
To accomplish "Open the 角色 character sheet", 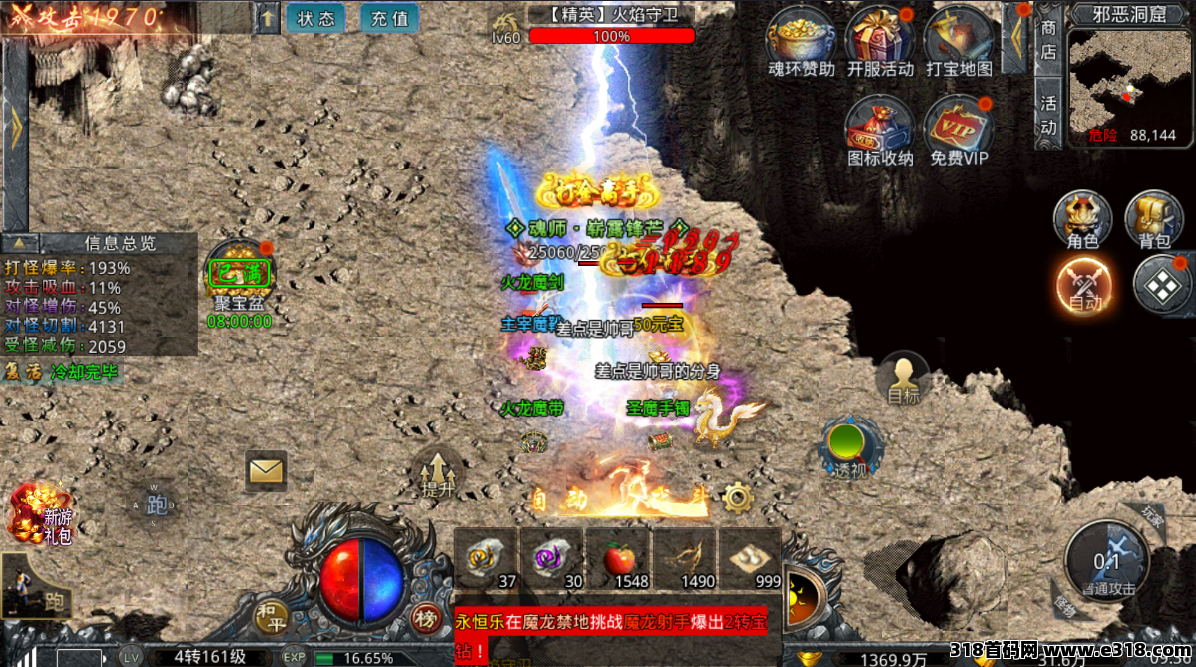I will coord(1082,218).
